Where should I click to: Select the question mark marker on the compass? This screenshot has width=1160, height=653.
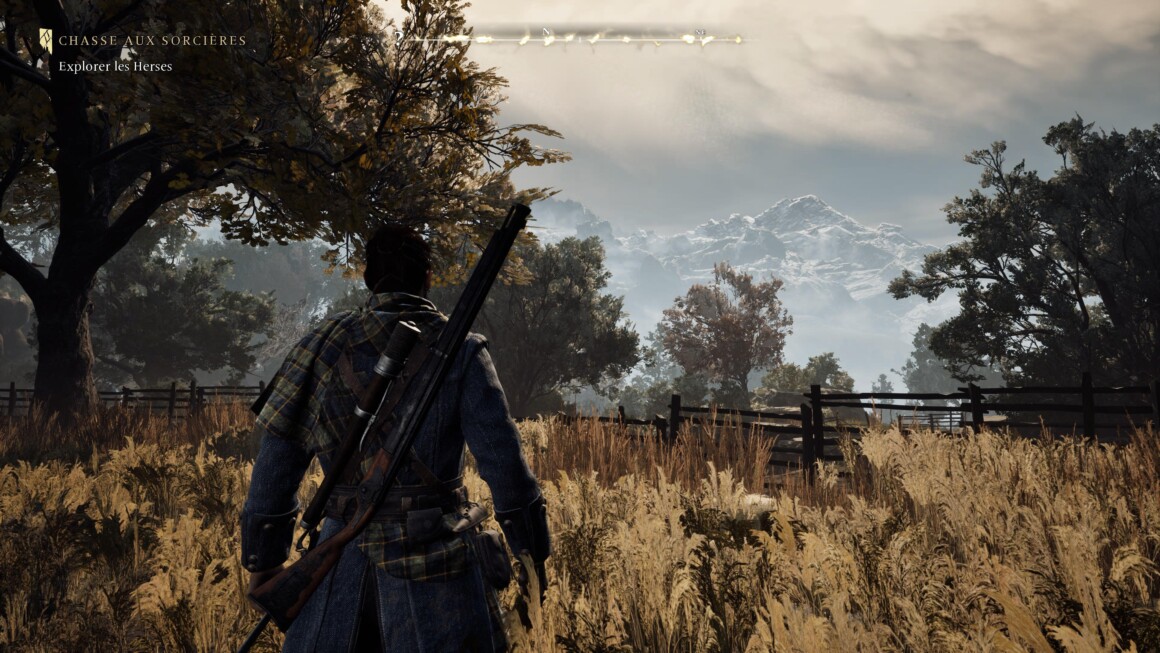coord(399,36)
